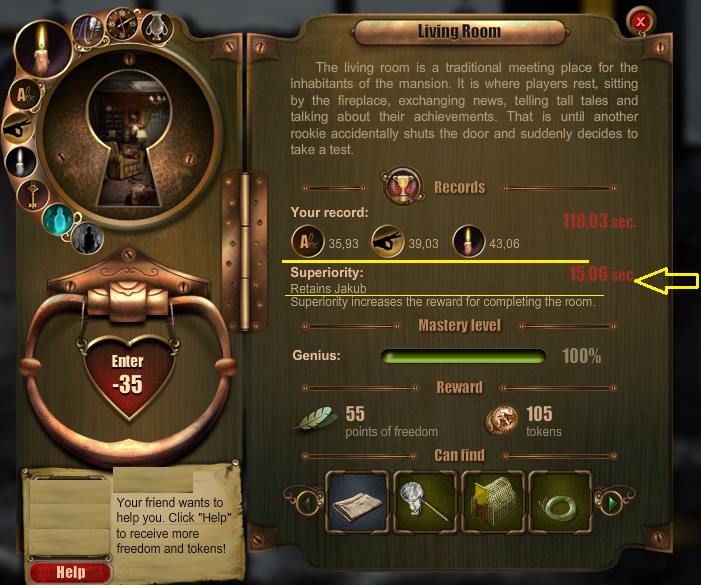View the folded newspaper item
This screenshot has width=701, height=585.
tap(357, 501)
